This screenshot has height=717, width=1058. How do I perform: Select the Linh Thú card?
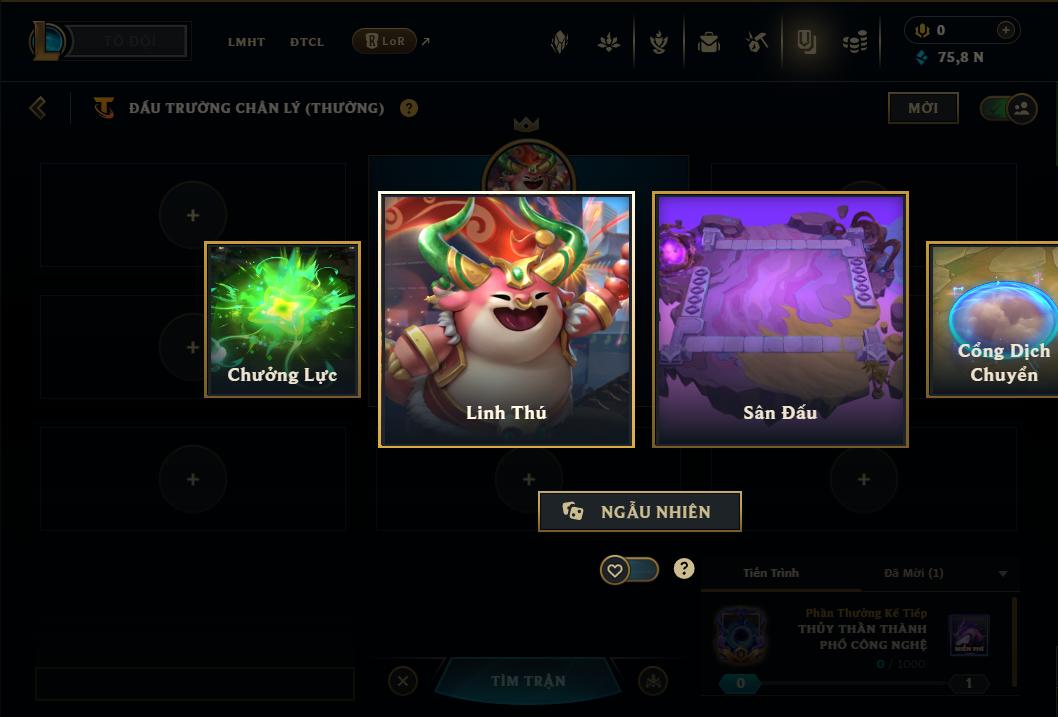[506, 320]
